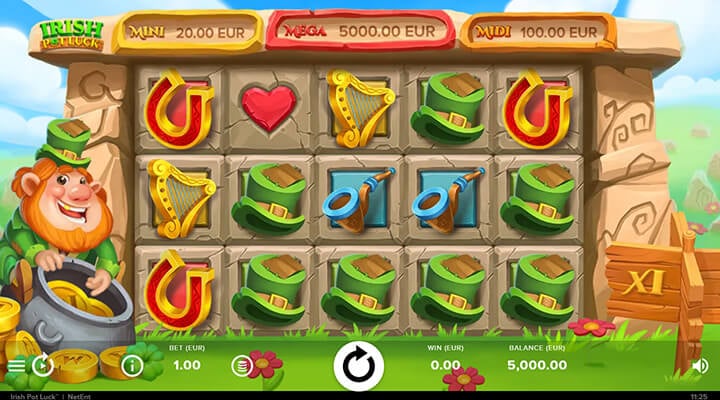Open the autoplay settings

click(43, 365)
